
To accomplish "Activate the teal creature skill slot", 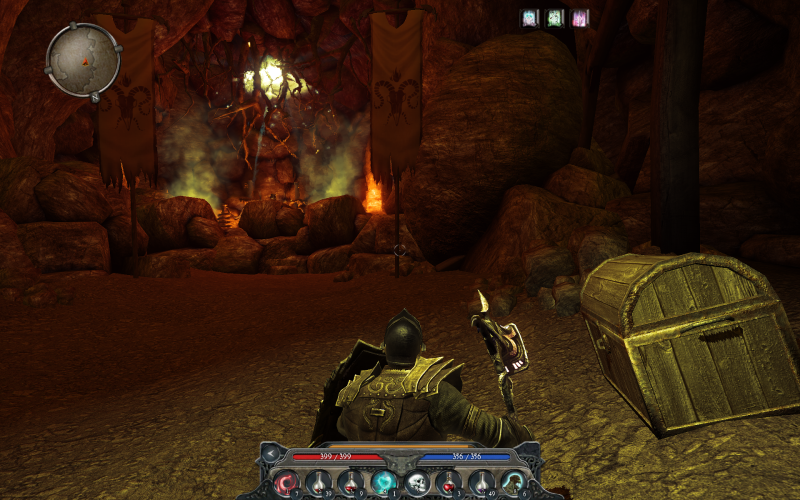I will tap(513, 483).
